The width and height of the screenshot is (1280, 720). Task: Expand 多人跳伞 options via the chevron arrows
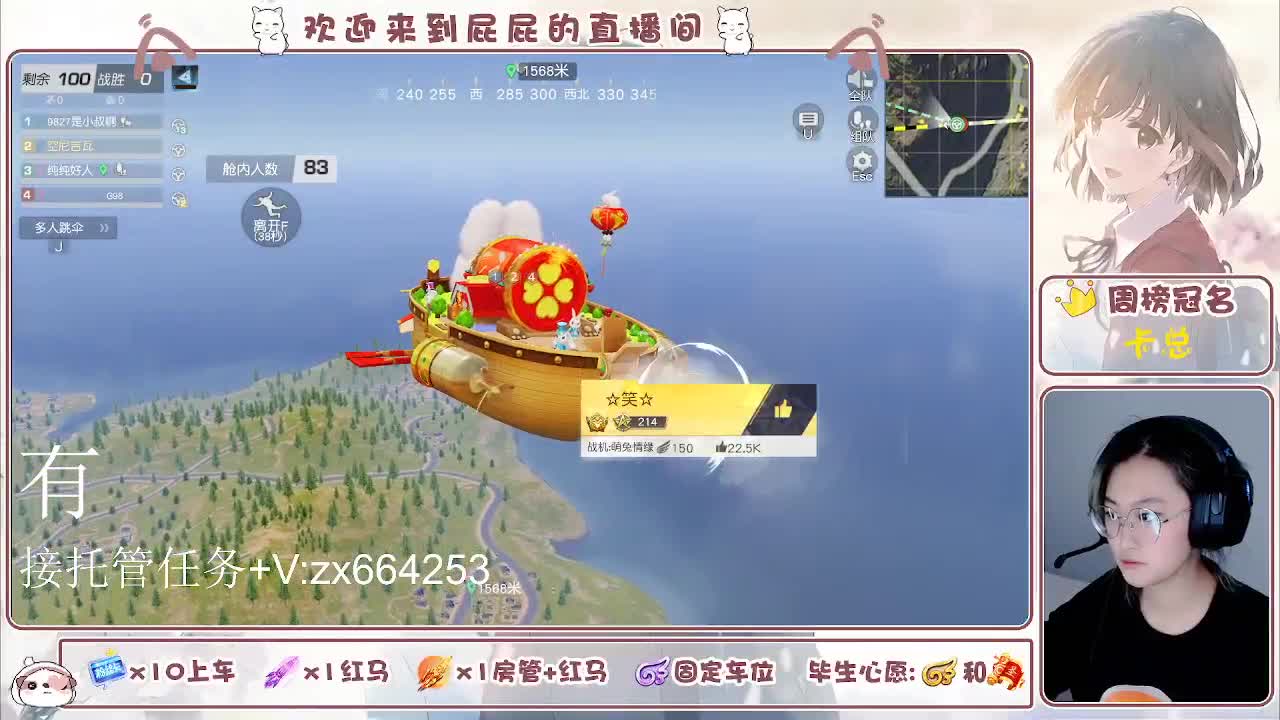104,227
